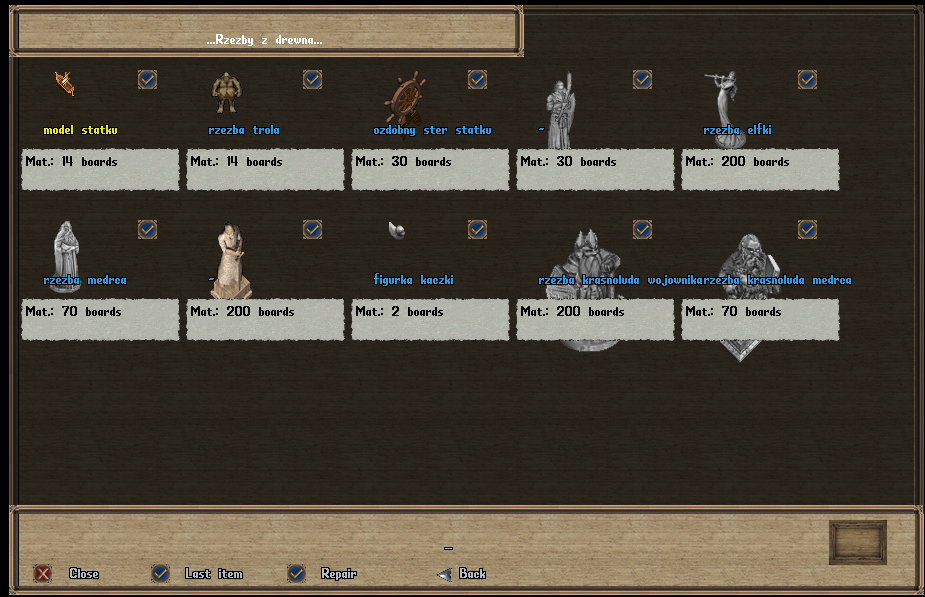The width and height of the screenshot is (925, 597).
Task: Click the ship's wheel icon
Action: pyautogui.click(x=405, y=99)
